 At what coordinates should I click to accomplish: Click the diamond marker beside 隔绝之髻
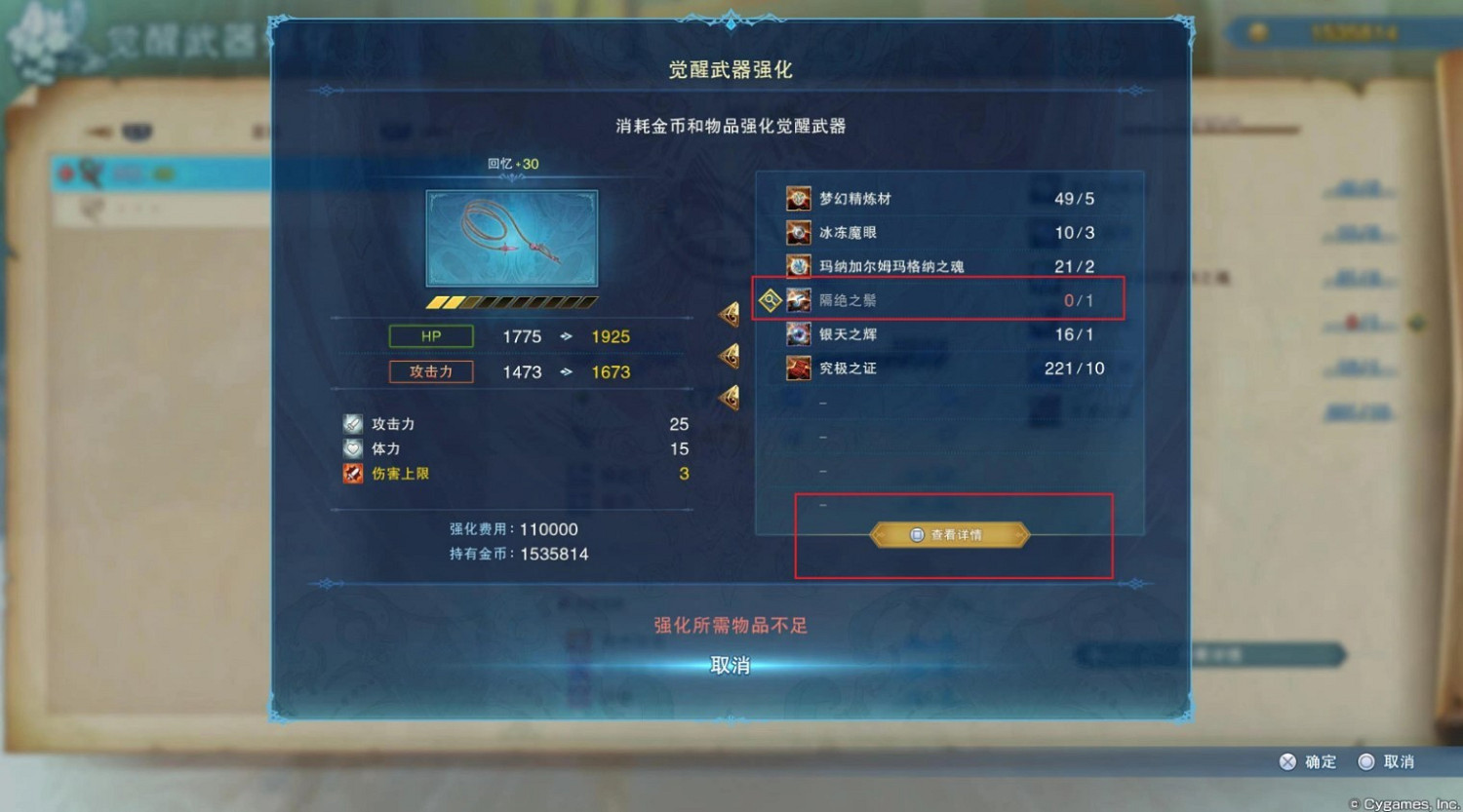pos(770,299)
